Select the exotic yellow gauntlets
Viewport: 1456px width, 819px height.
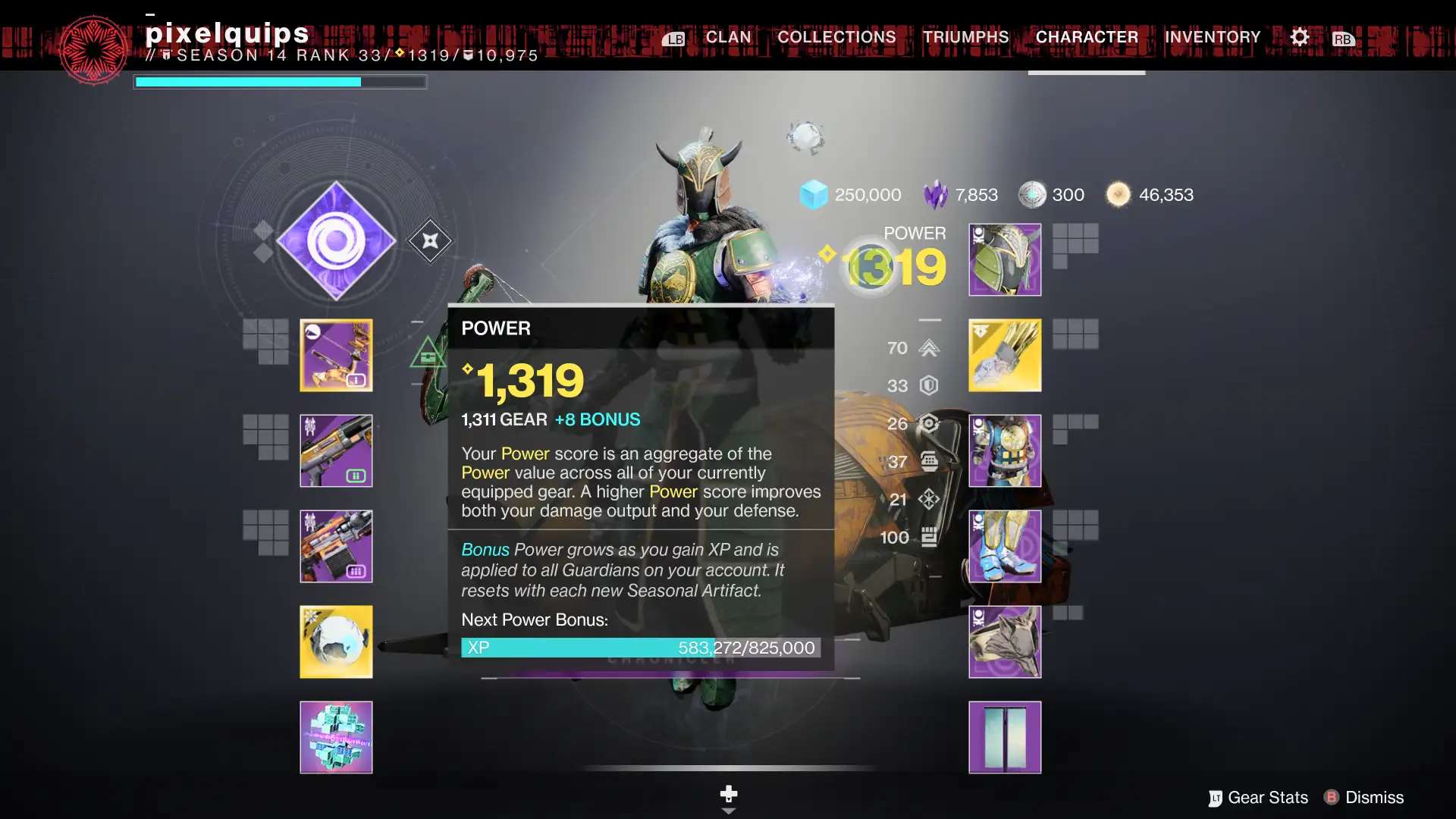[1004, 355]
